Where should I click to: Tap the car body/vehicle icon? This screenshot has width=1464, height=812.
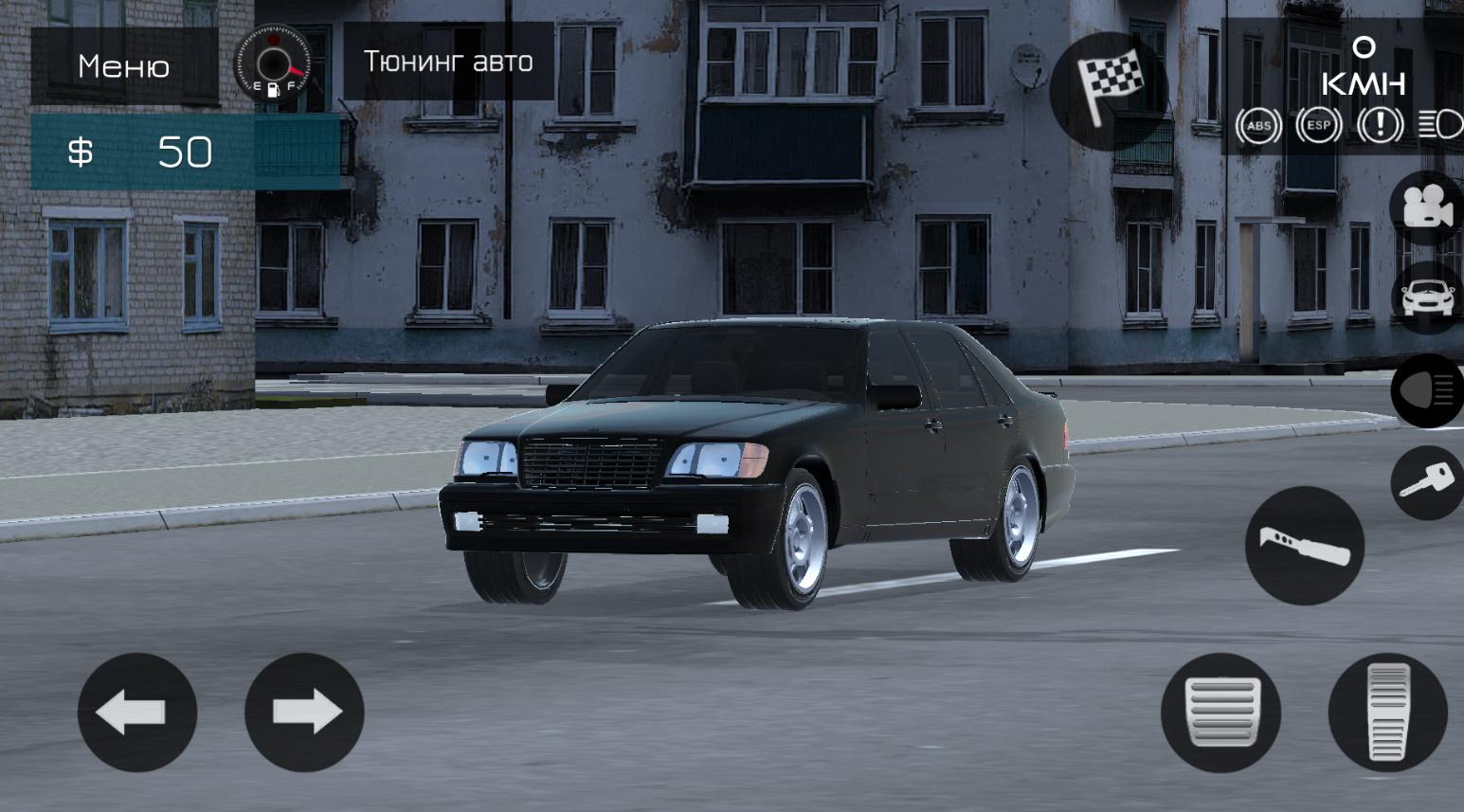point(1426,296)
